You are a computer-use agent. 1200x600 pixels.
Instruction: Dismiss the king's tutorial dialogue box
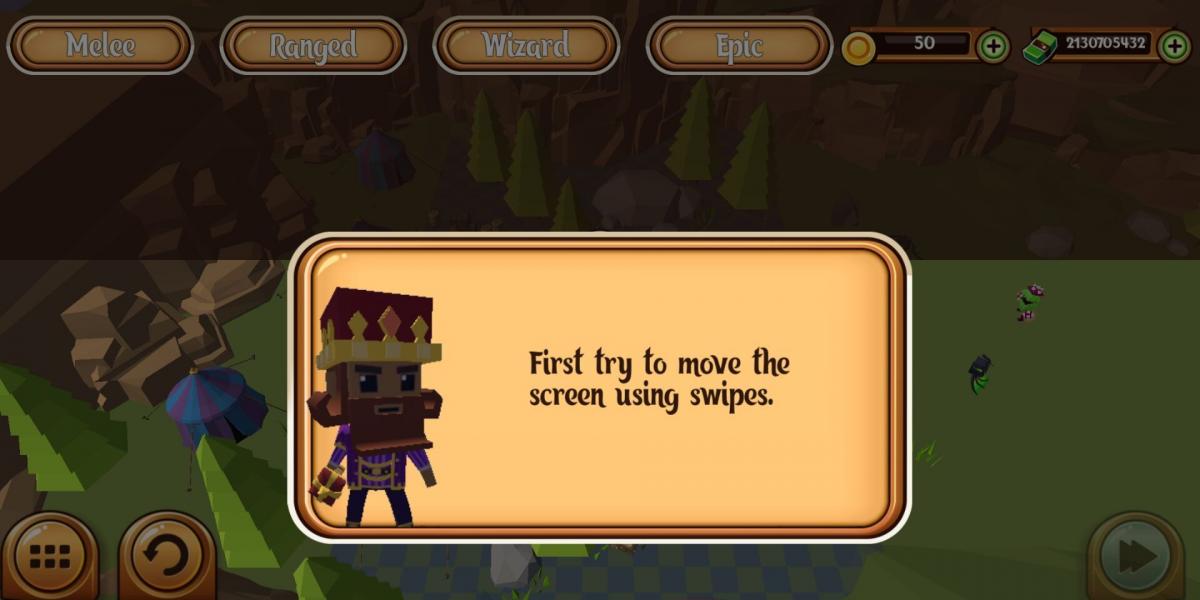click(x=600, y=388)
